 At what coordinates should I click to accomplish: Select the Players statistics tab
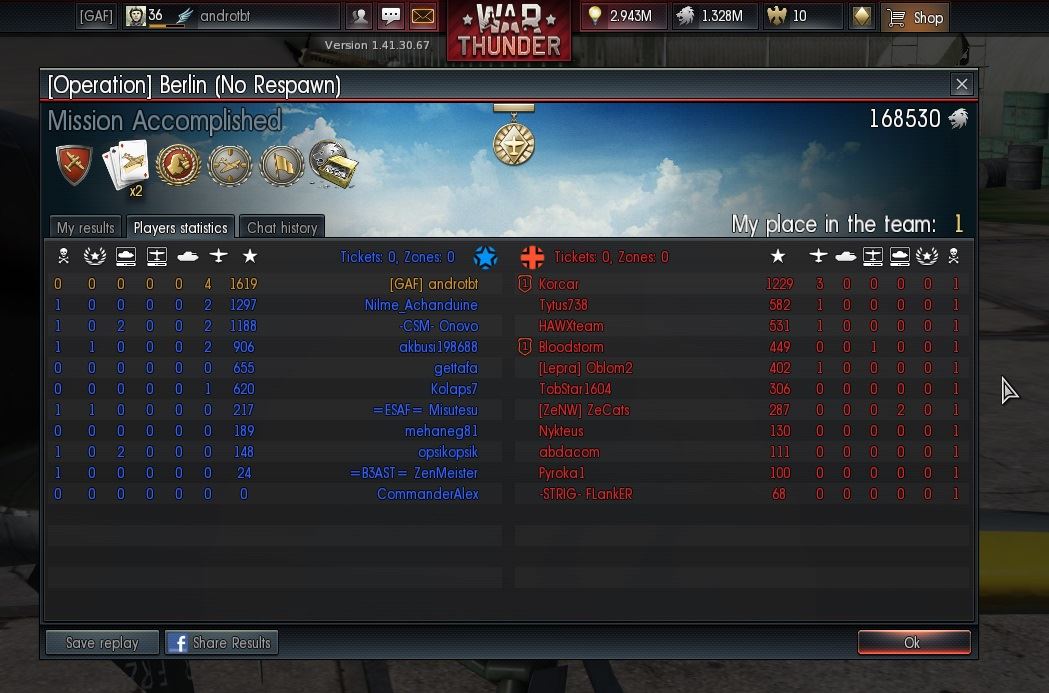point(182,228)
